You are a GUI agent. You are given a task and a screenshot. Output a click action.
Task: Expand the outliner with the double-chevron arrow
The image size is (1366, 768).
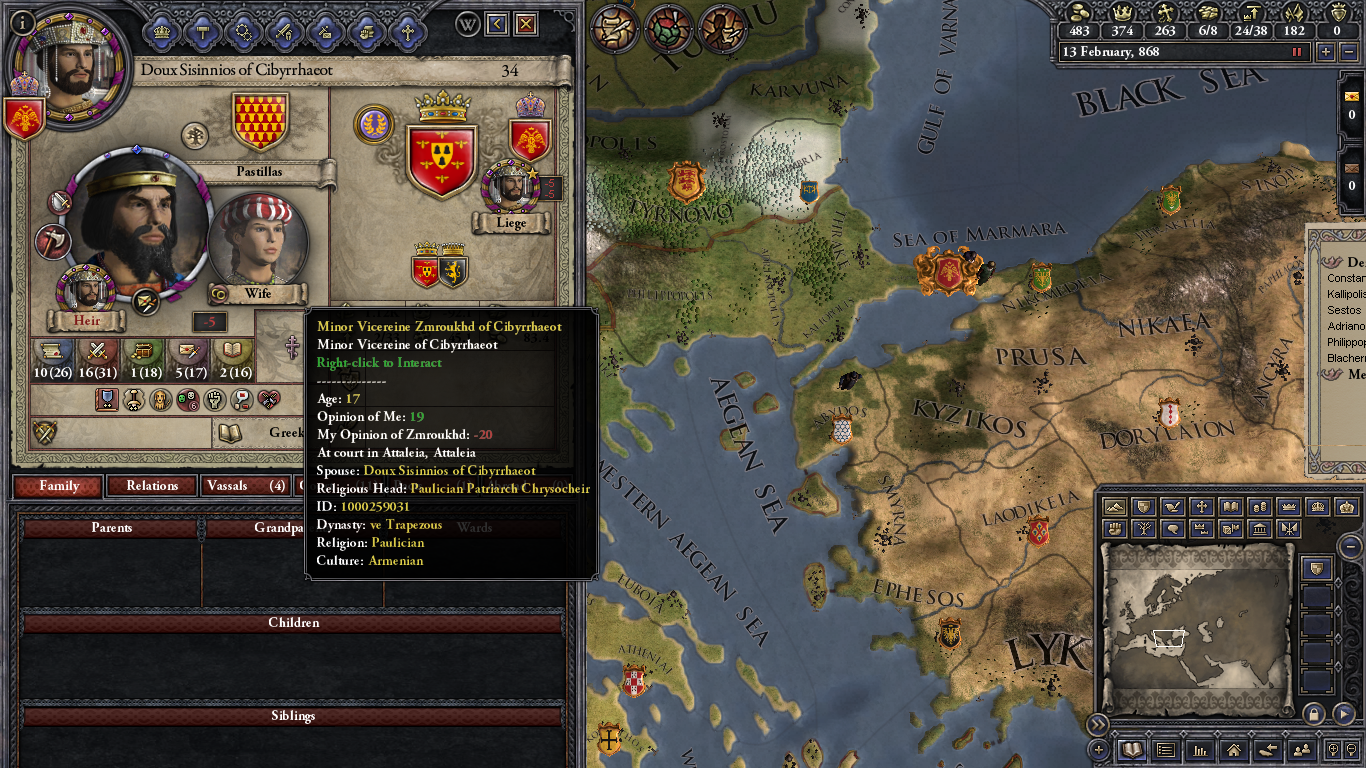click(x=1098, y=727)
